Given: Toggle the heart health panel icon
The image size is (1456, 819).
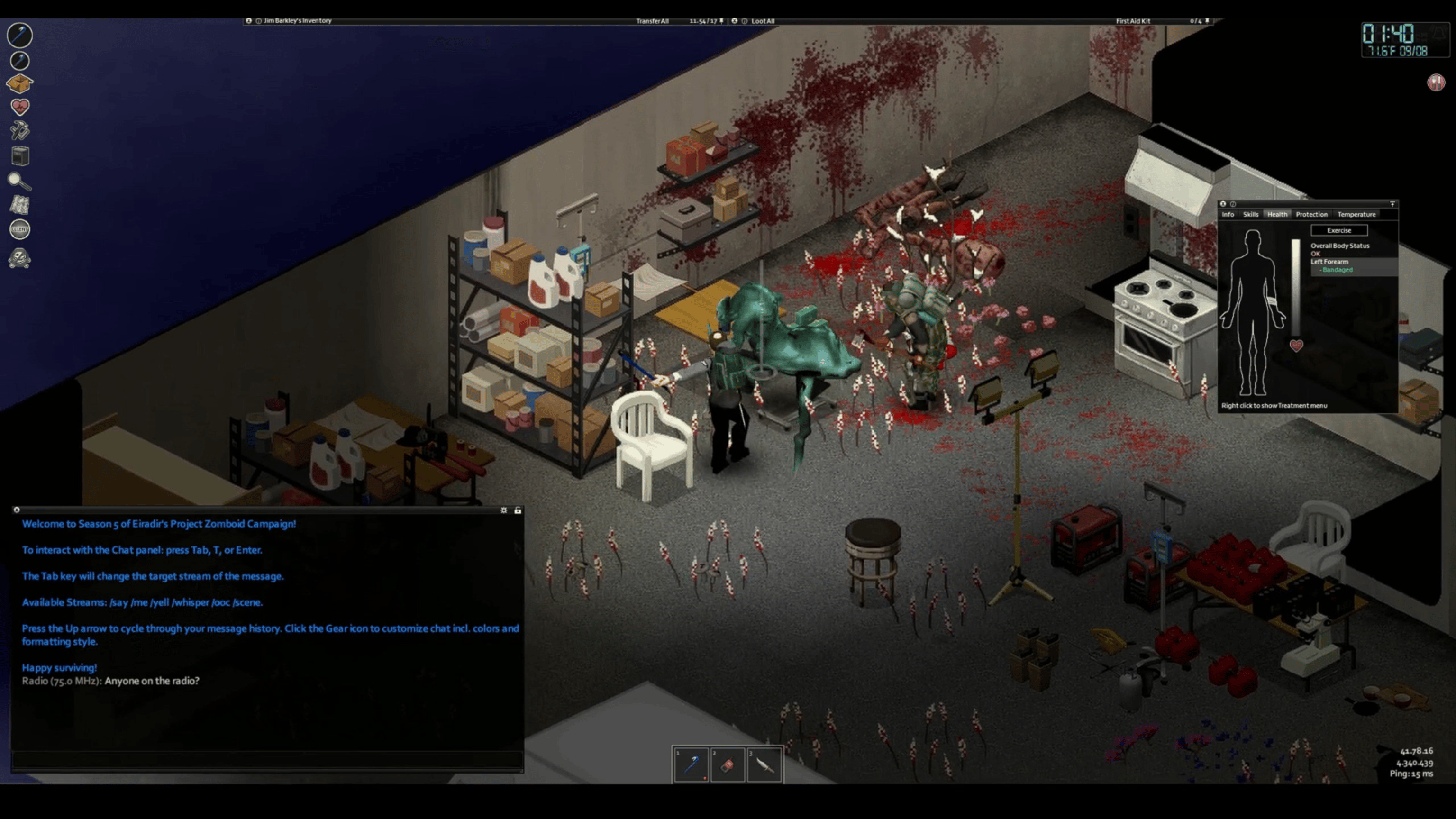Looking at the screenshot, I should (x=20, y=107).
